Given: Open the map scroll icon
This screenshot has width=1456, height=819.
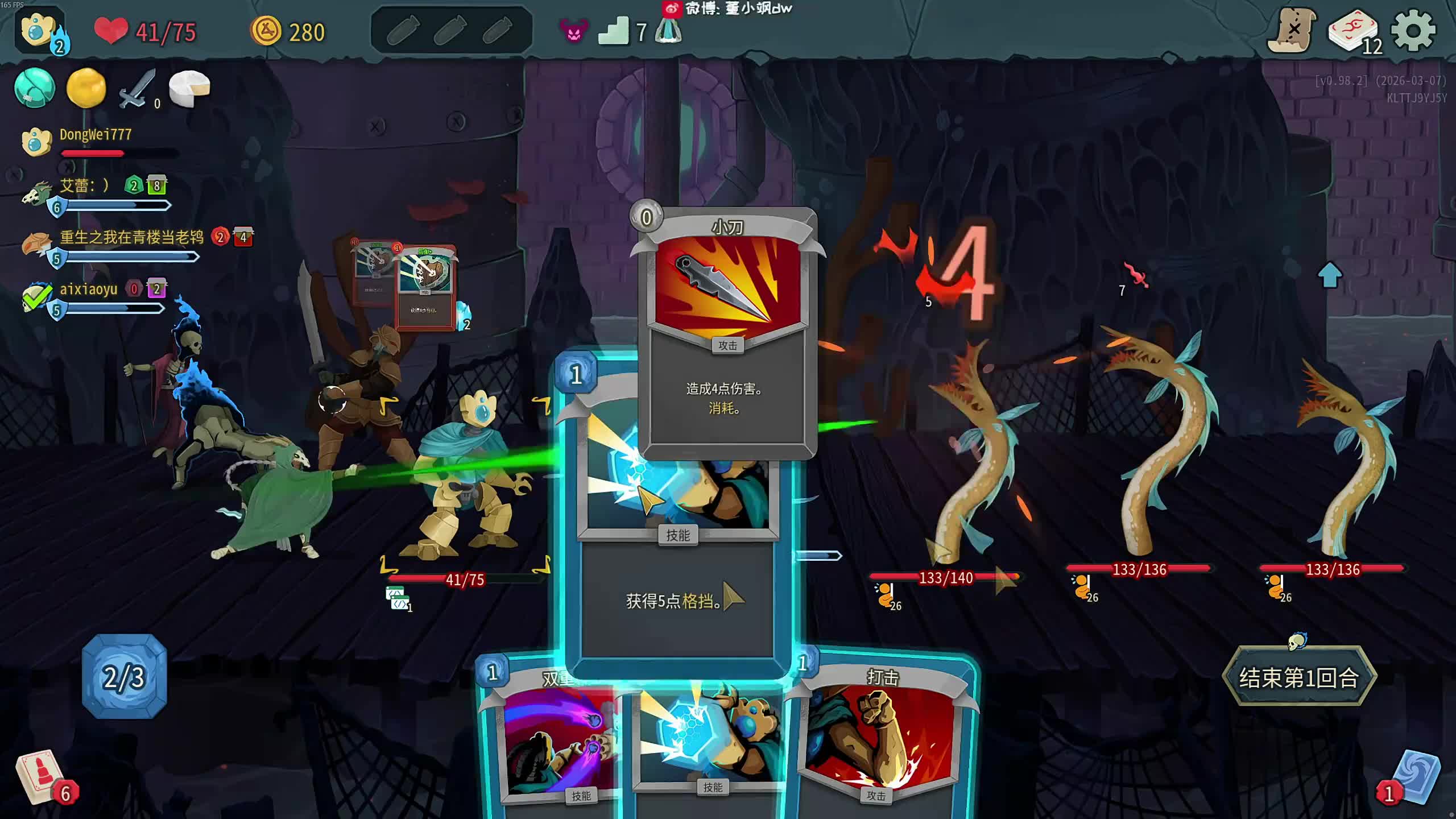Looking at the screenshot, I should click(x=1292, y=31).
